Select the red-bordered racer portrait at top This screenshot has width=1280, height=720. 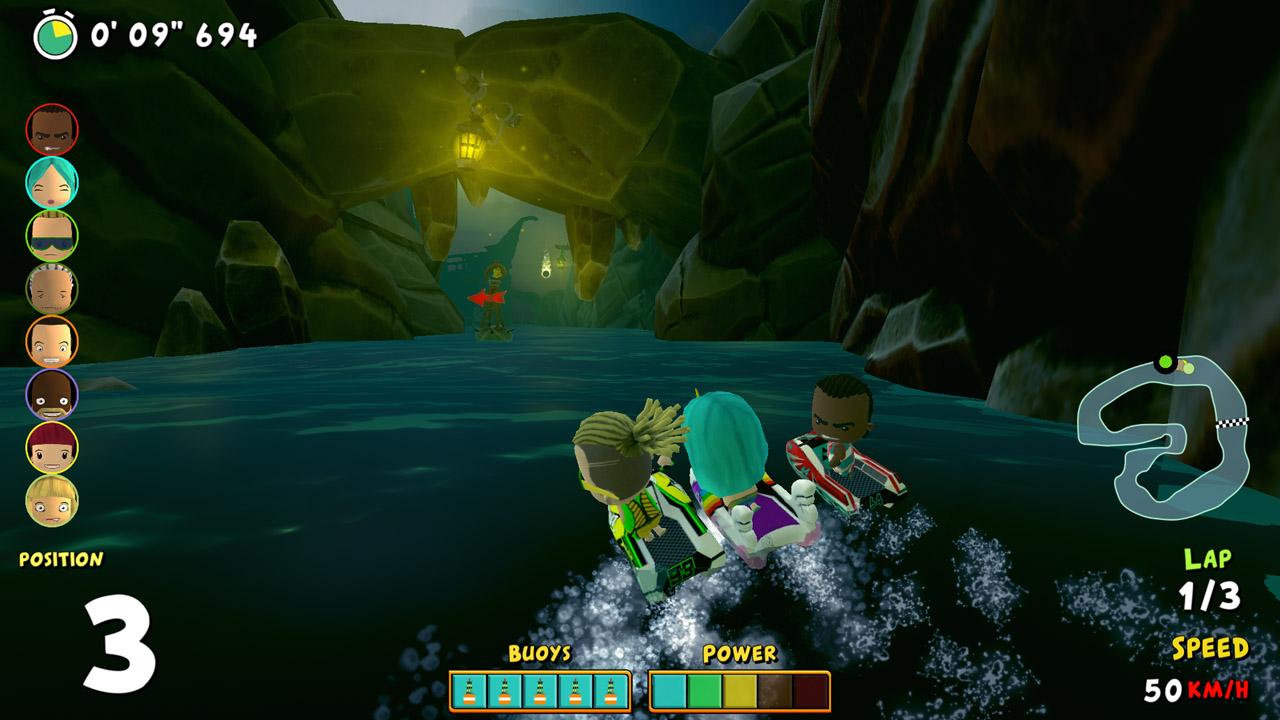click(52, 130)
